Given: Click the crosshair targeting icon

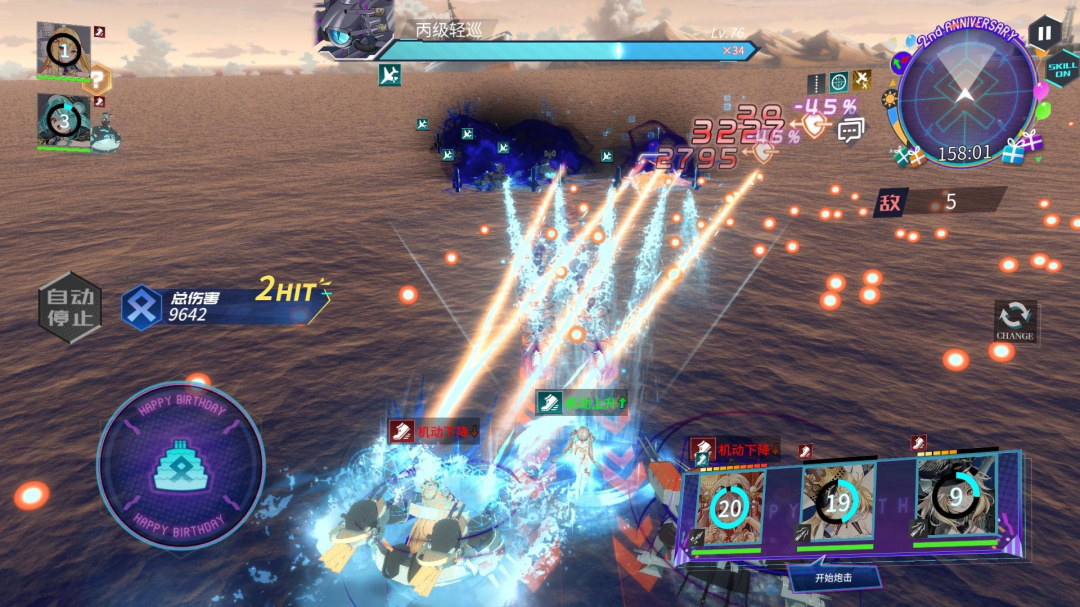Looking at the screenshot, I should [x=838, y=81].
